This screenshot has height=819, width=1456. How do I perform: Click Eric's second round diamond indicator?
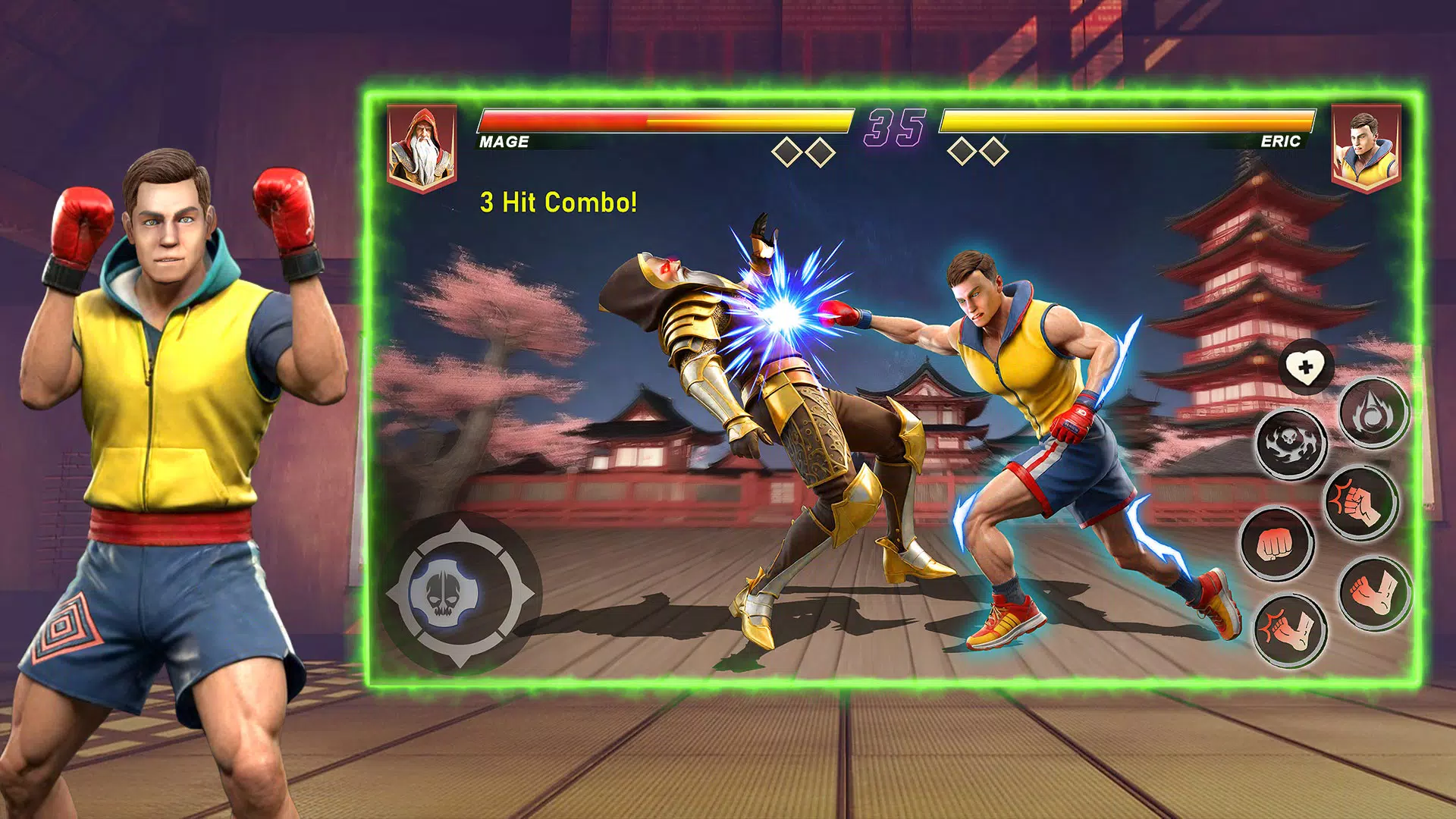click(x=995, y=150)
